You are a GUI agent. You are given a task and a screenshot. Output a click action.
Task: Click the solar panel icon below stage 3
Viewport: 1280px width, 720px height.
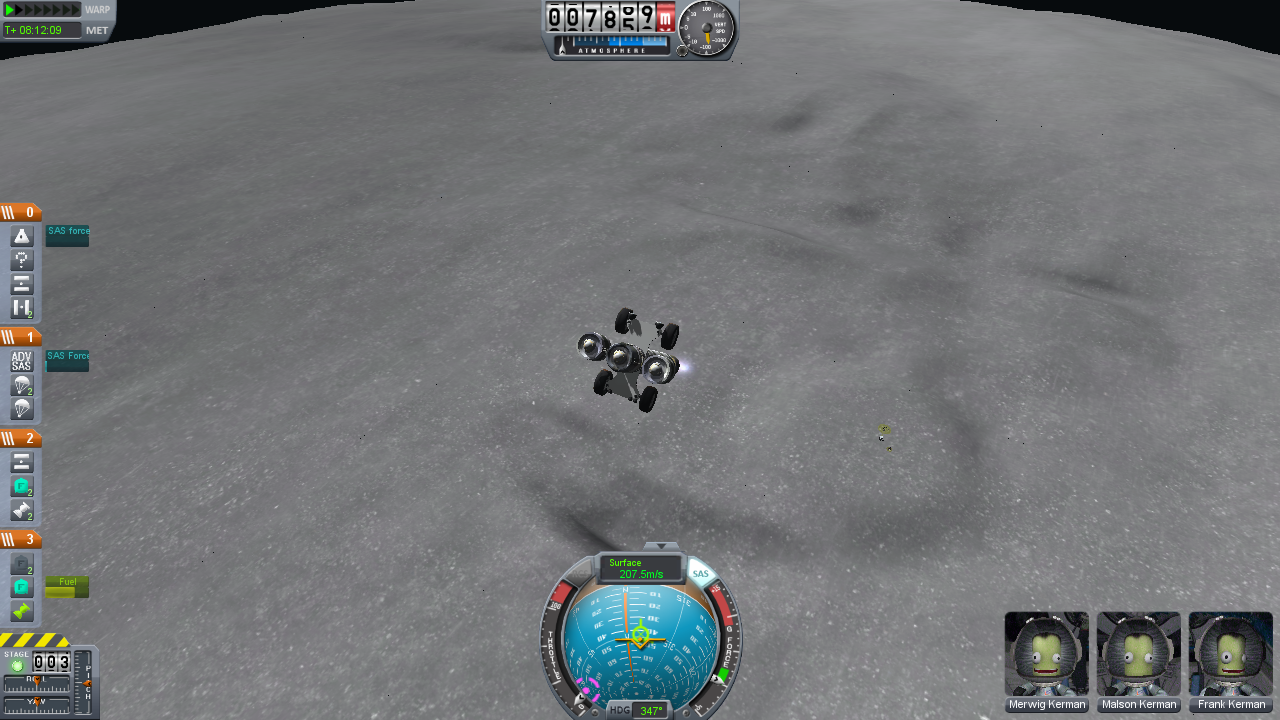(21, 608)
